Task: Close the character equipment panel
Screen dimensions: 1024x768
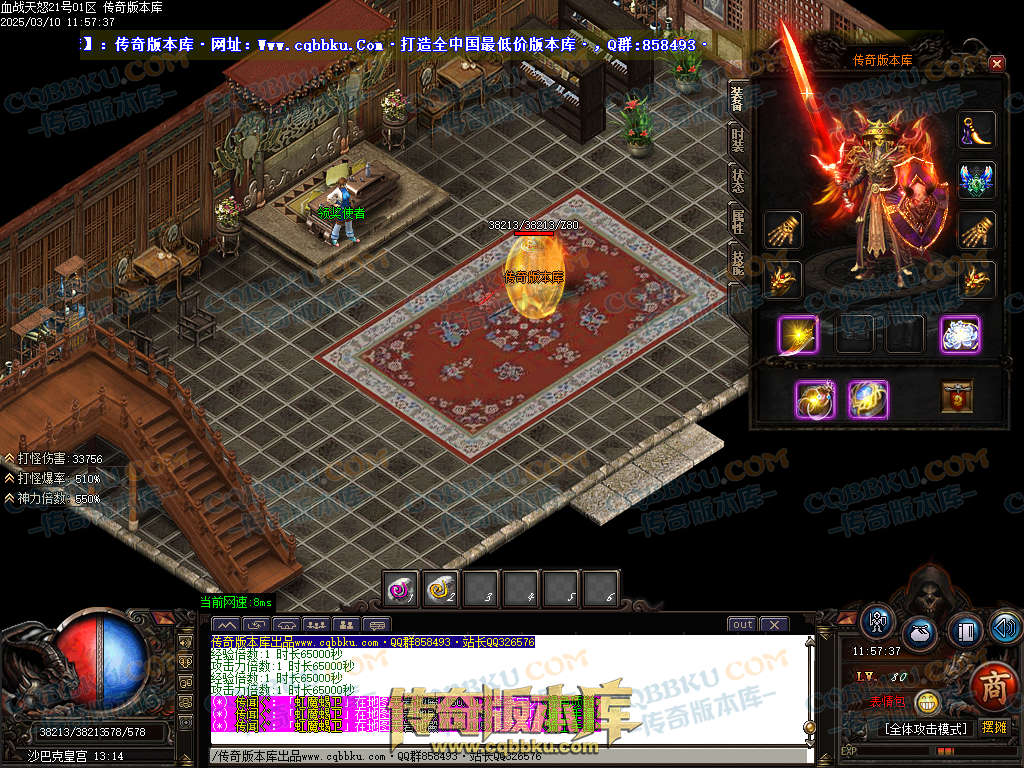Action: coord(996,63)
